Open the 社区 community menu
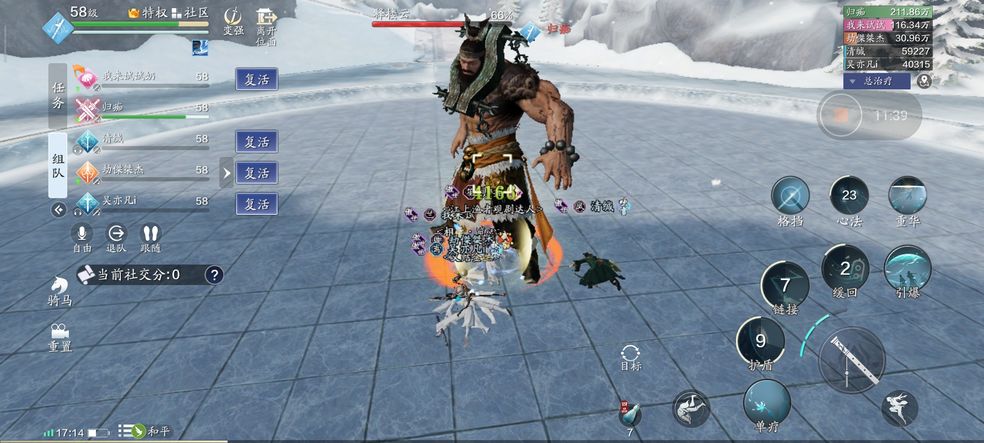 point(190,12)
